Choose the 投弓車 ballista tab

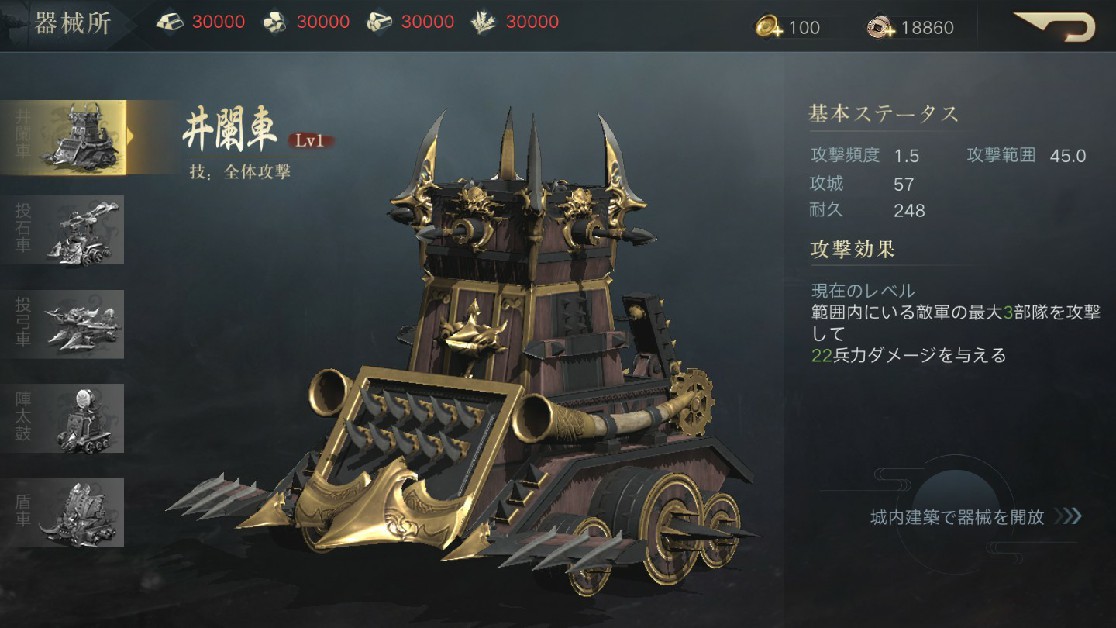[x=66, y=324]
